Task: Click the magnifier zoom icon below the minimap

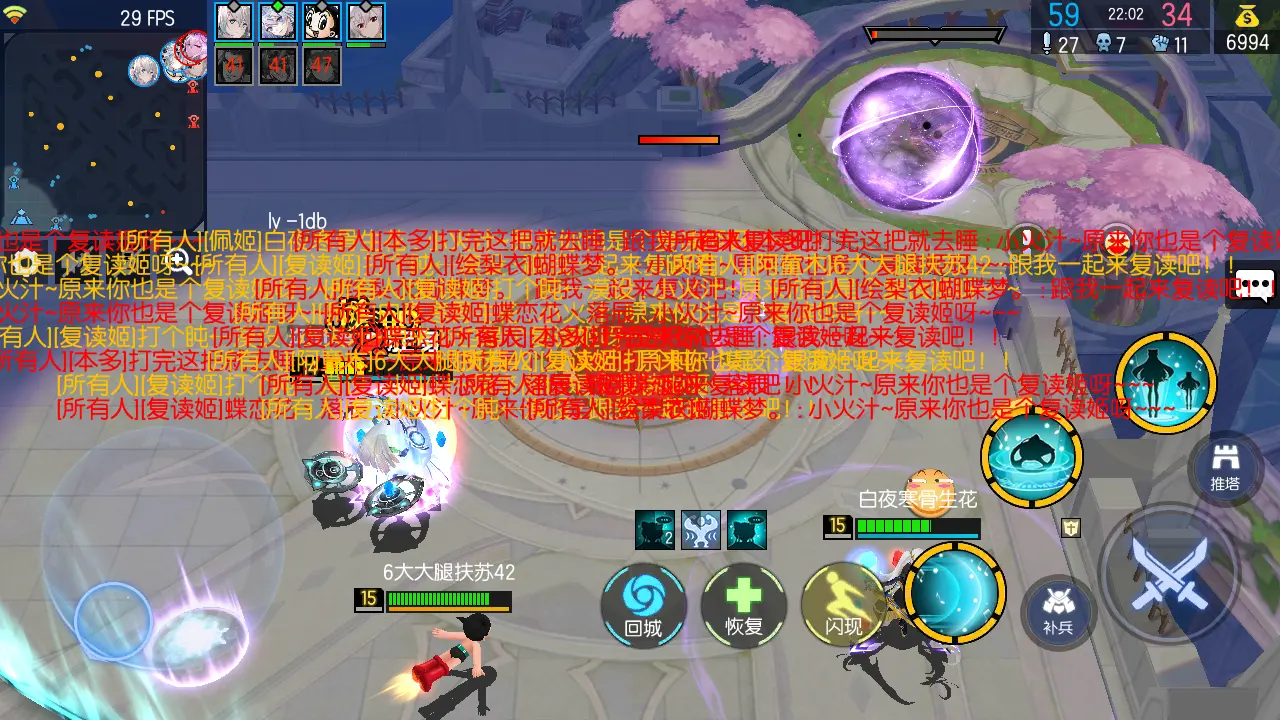Action: click(x=180, y=263)
